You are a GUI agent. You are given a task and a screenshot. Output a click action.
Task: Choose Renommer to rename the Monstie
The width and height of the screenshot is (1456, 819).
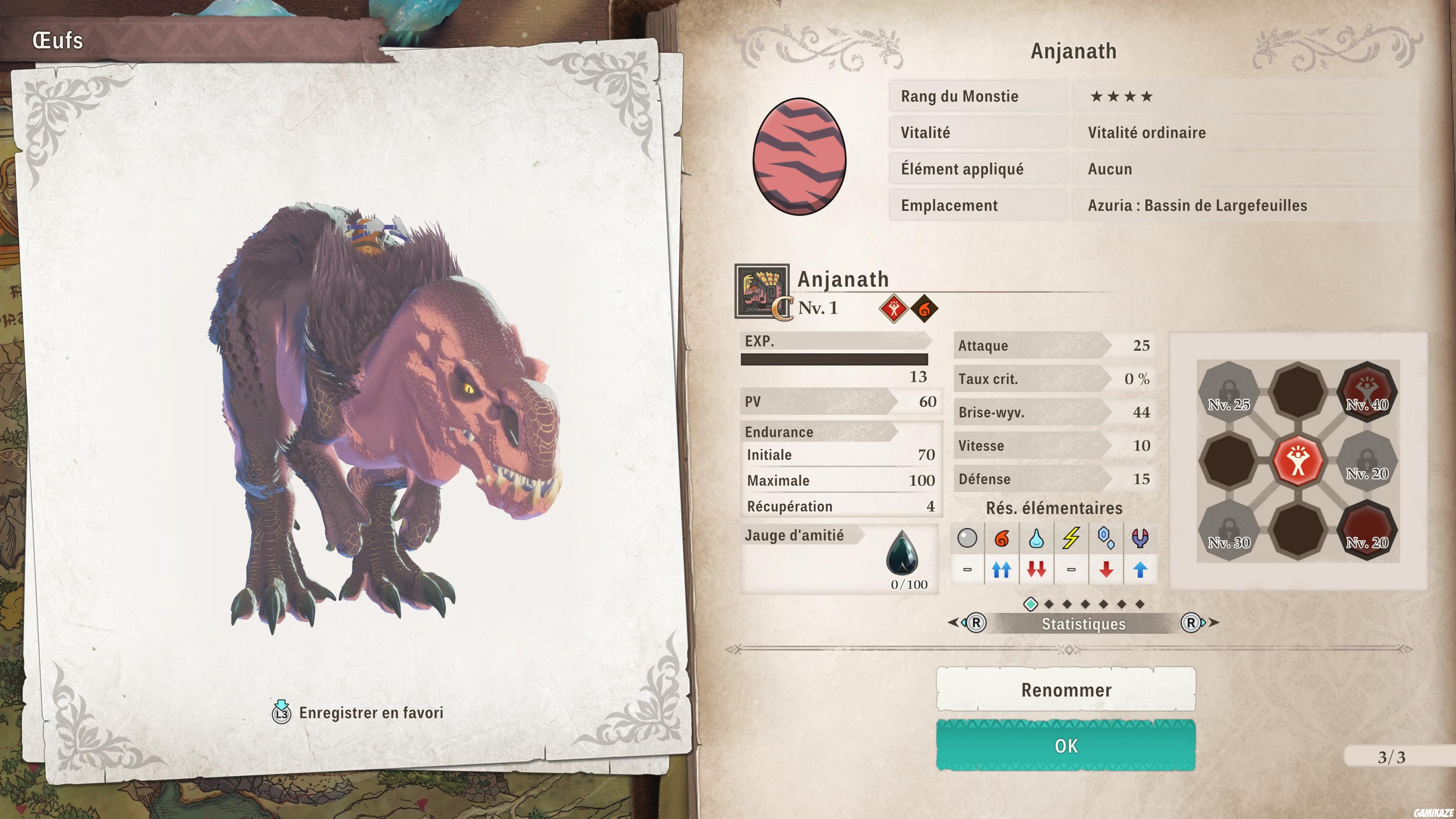(1065, 690)
